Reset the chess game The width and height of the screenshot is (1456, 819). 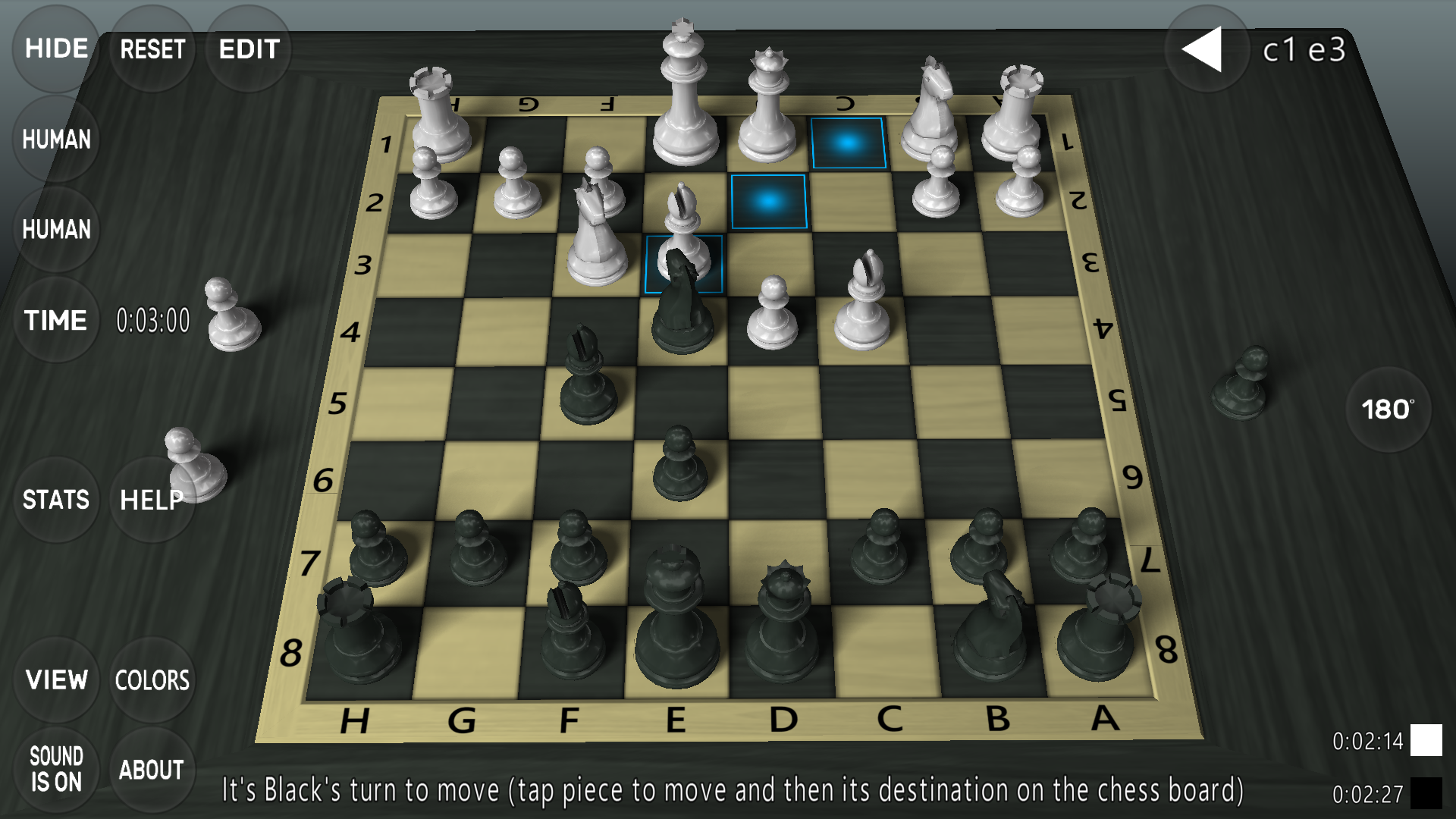pyautogui.click(x=151, y=49)
